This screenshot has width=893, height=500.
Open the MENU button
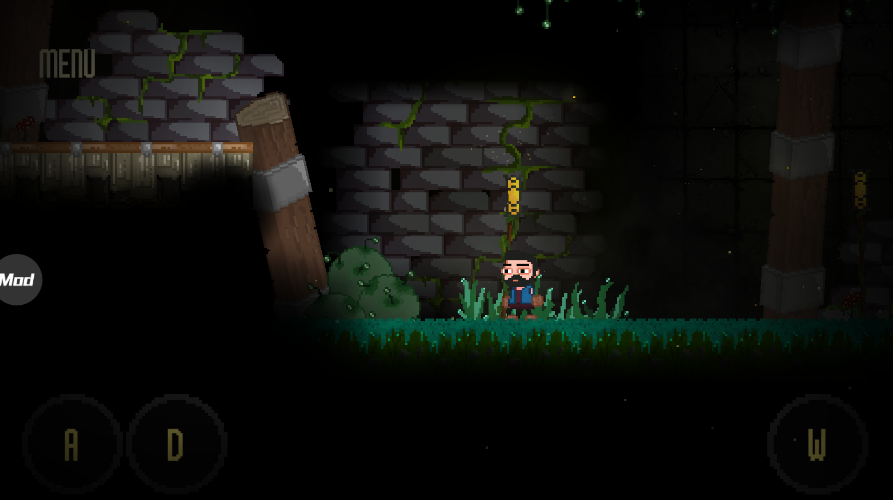[67, 64]
